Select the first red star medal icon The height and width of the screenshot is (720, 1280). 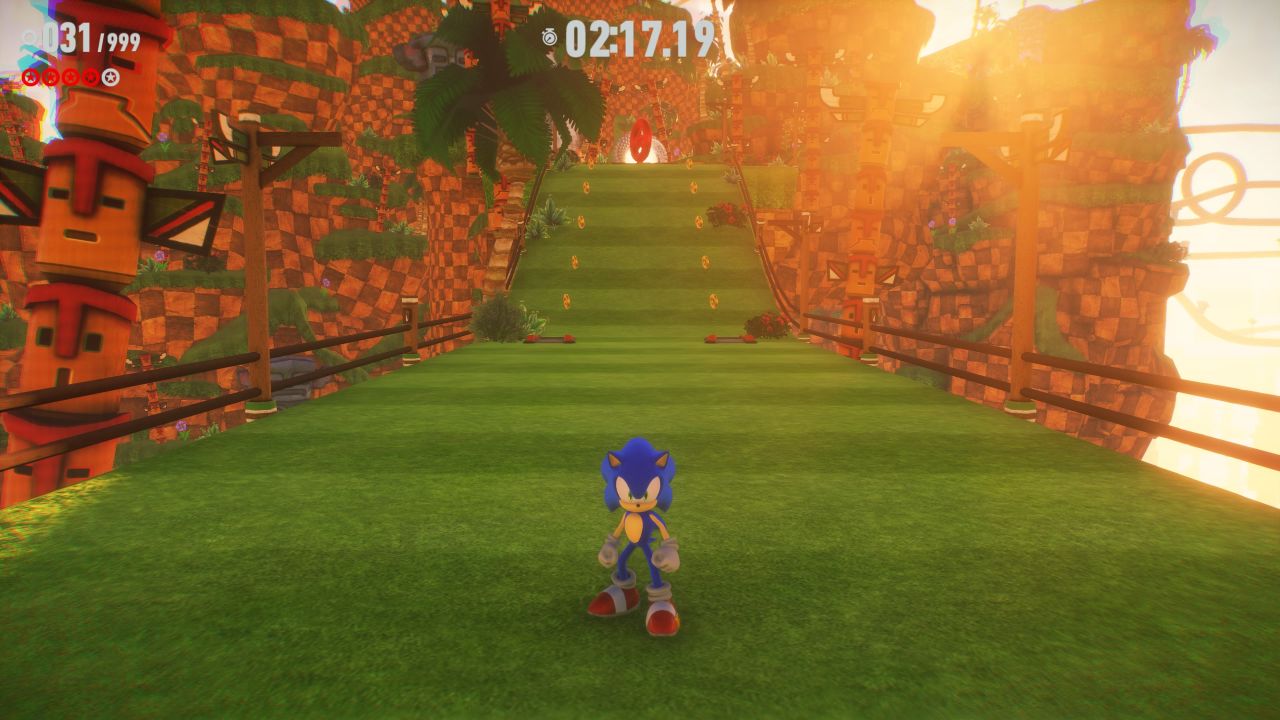point(31,77)
